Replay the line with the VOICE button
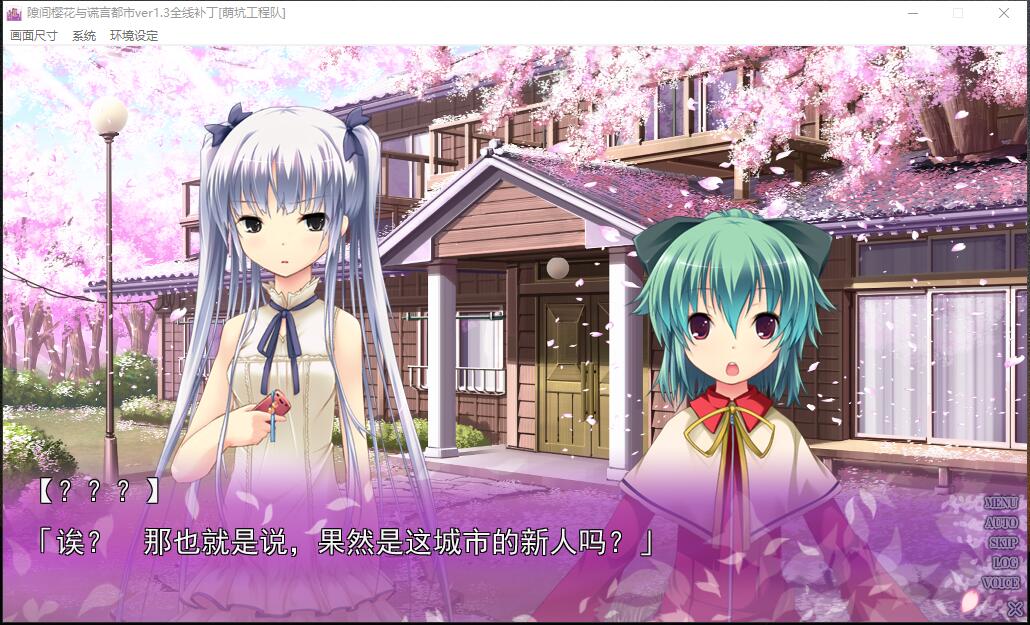This screenshot has width=1030, height=625. tap(1000, 583)
